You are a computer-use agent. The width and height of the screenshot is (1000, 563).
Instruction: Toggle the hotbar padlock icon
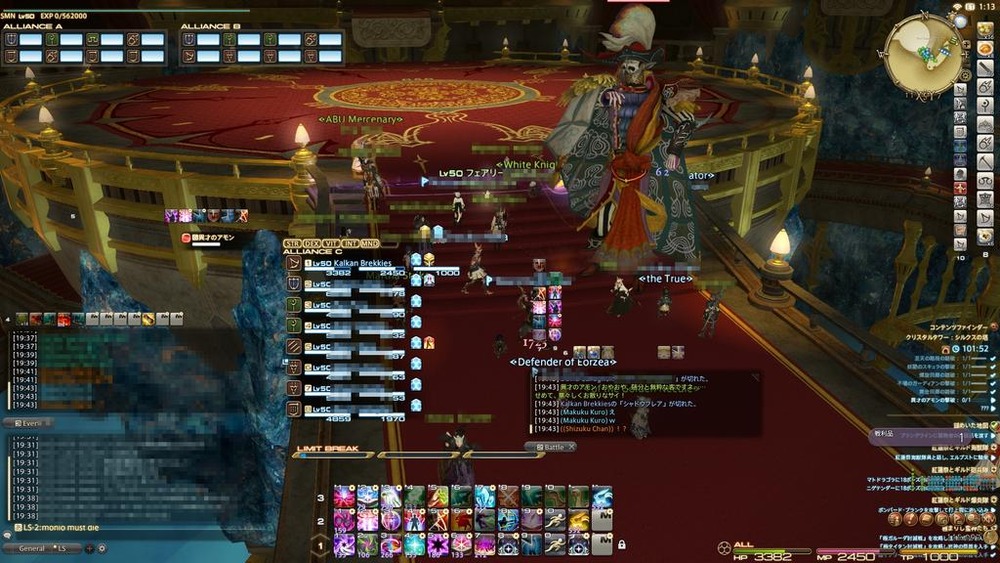[x=622, y=544]
